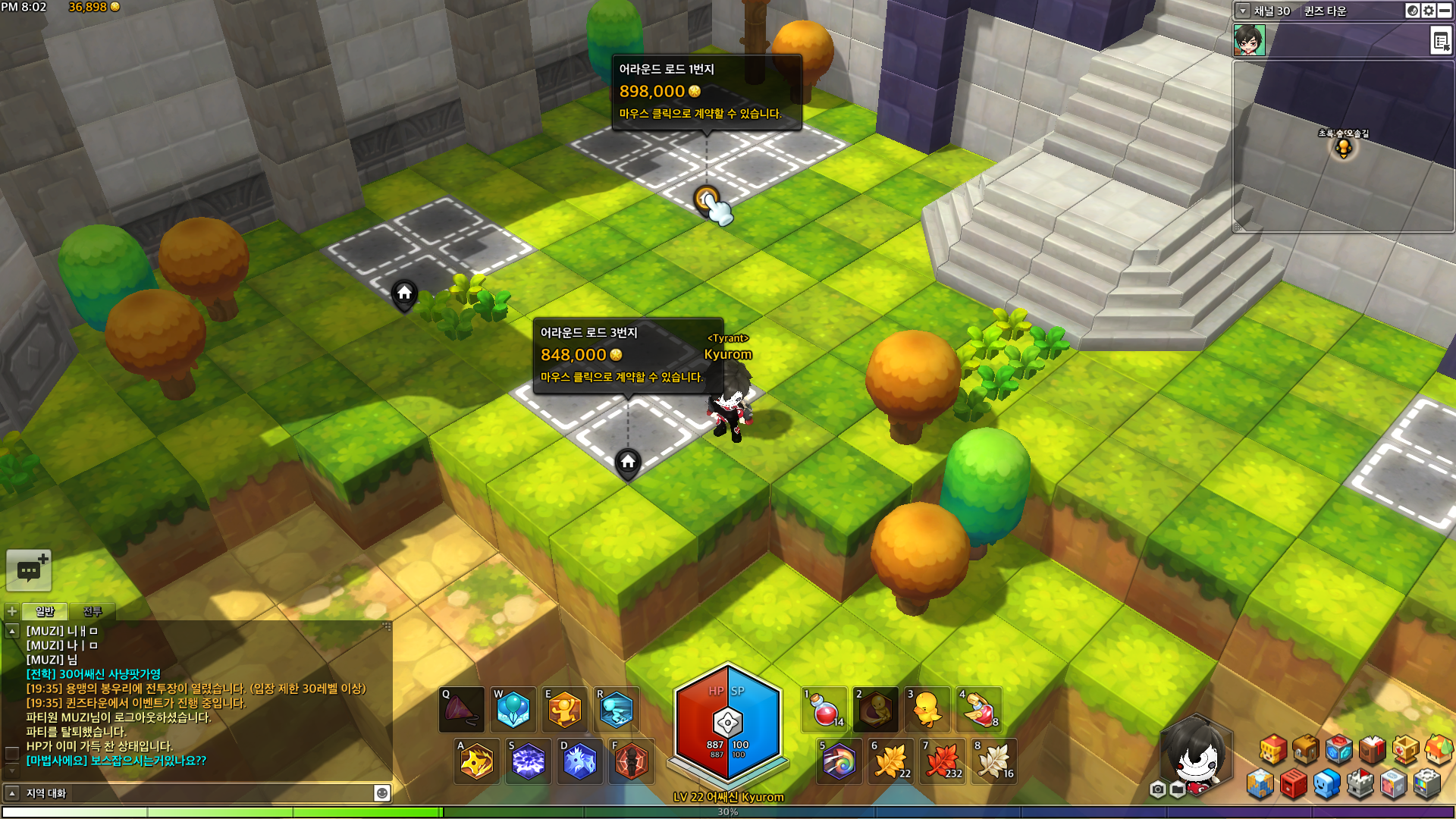Screen dimensions: 1456x819
Task: Open the TV settings cube icon
Action: point(1427,784)
